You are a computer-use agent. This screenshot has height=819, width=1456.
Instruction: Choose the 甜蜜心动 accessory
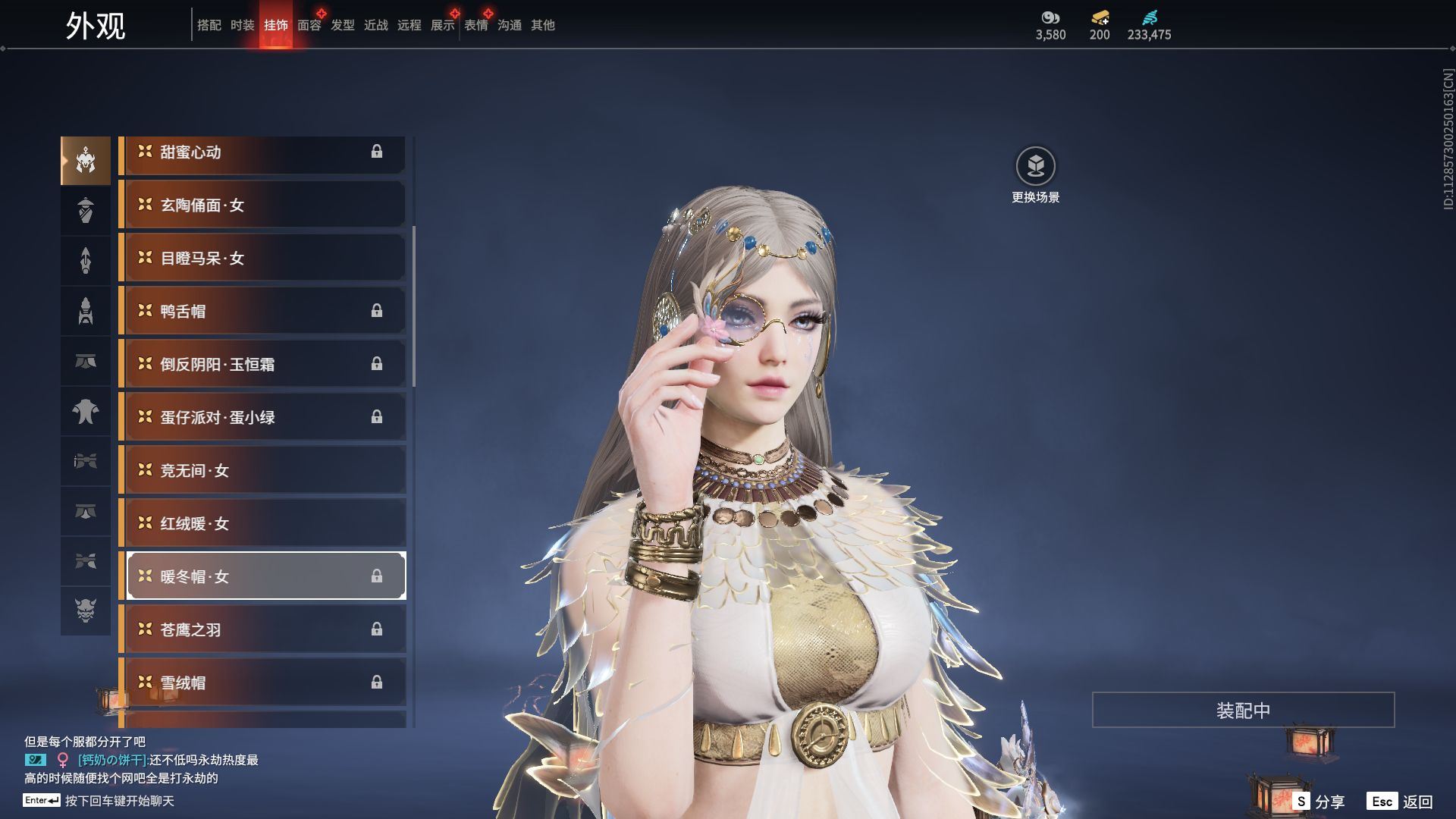tap(262, 152)
